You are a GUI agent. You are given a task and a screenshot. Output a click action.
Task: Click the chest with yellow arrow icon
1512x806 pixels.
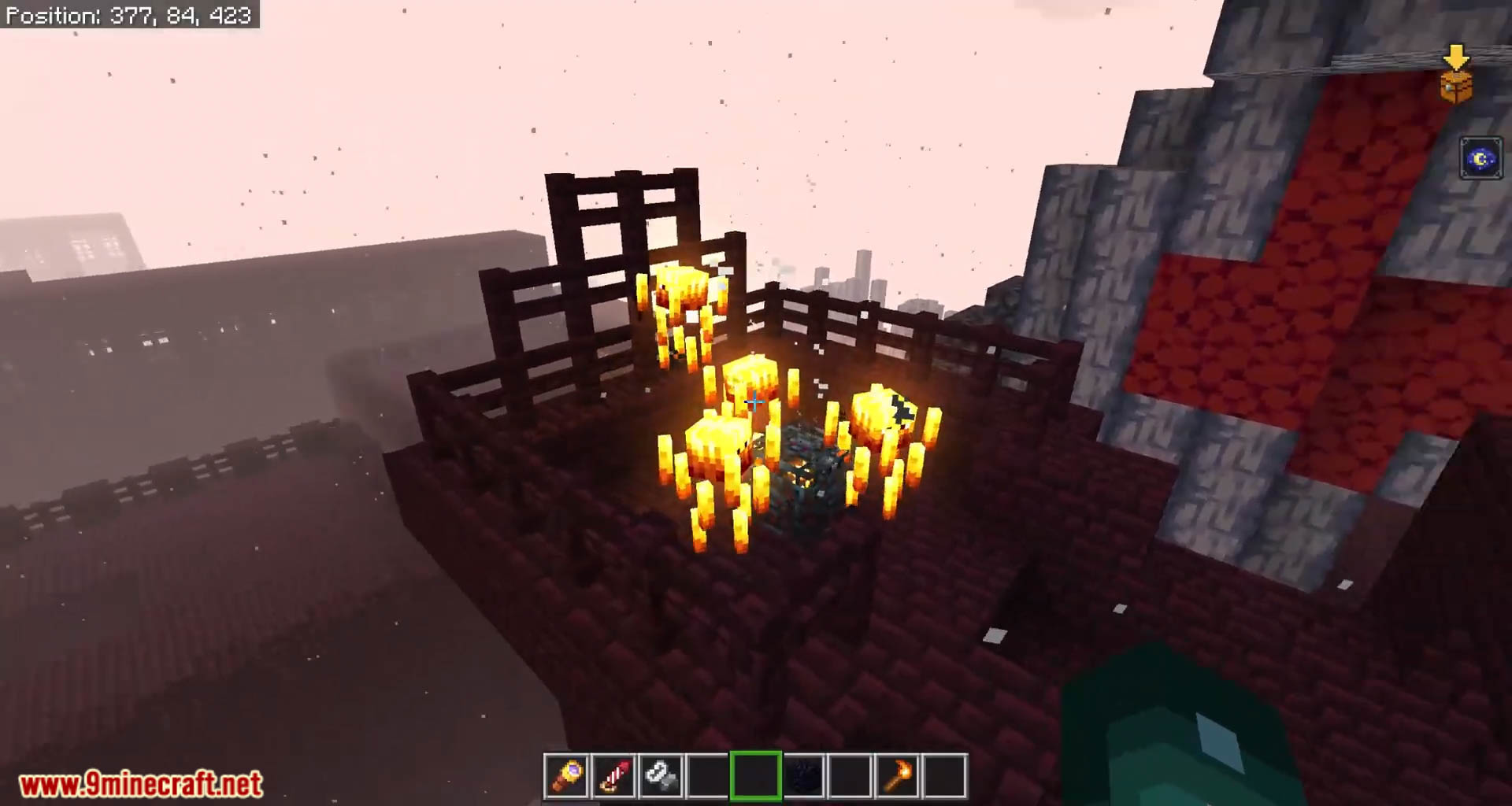coord(1456,76)
